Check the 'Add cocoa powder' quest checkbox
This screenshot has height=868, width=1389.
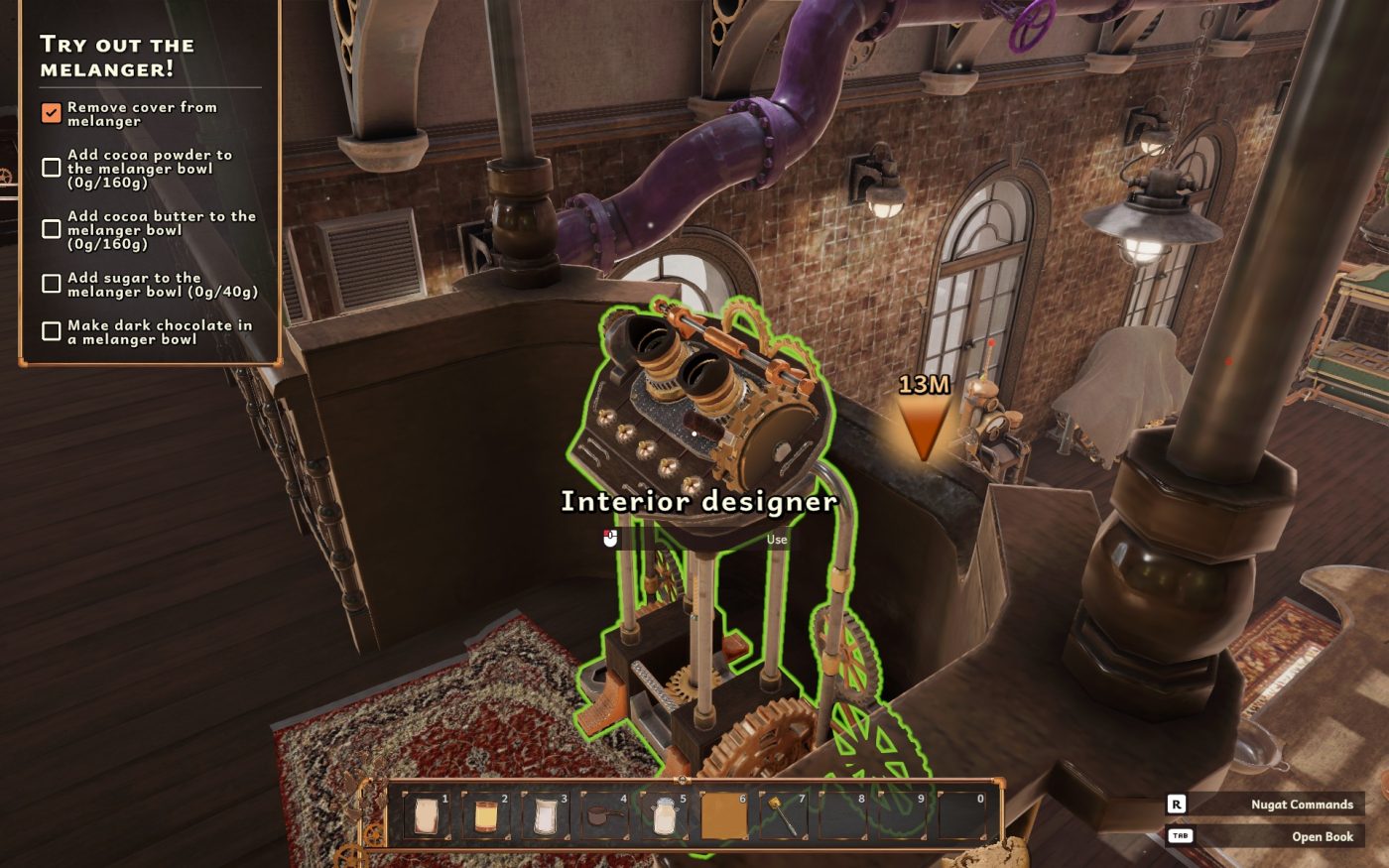(x=51, y=167)
